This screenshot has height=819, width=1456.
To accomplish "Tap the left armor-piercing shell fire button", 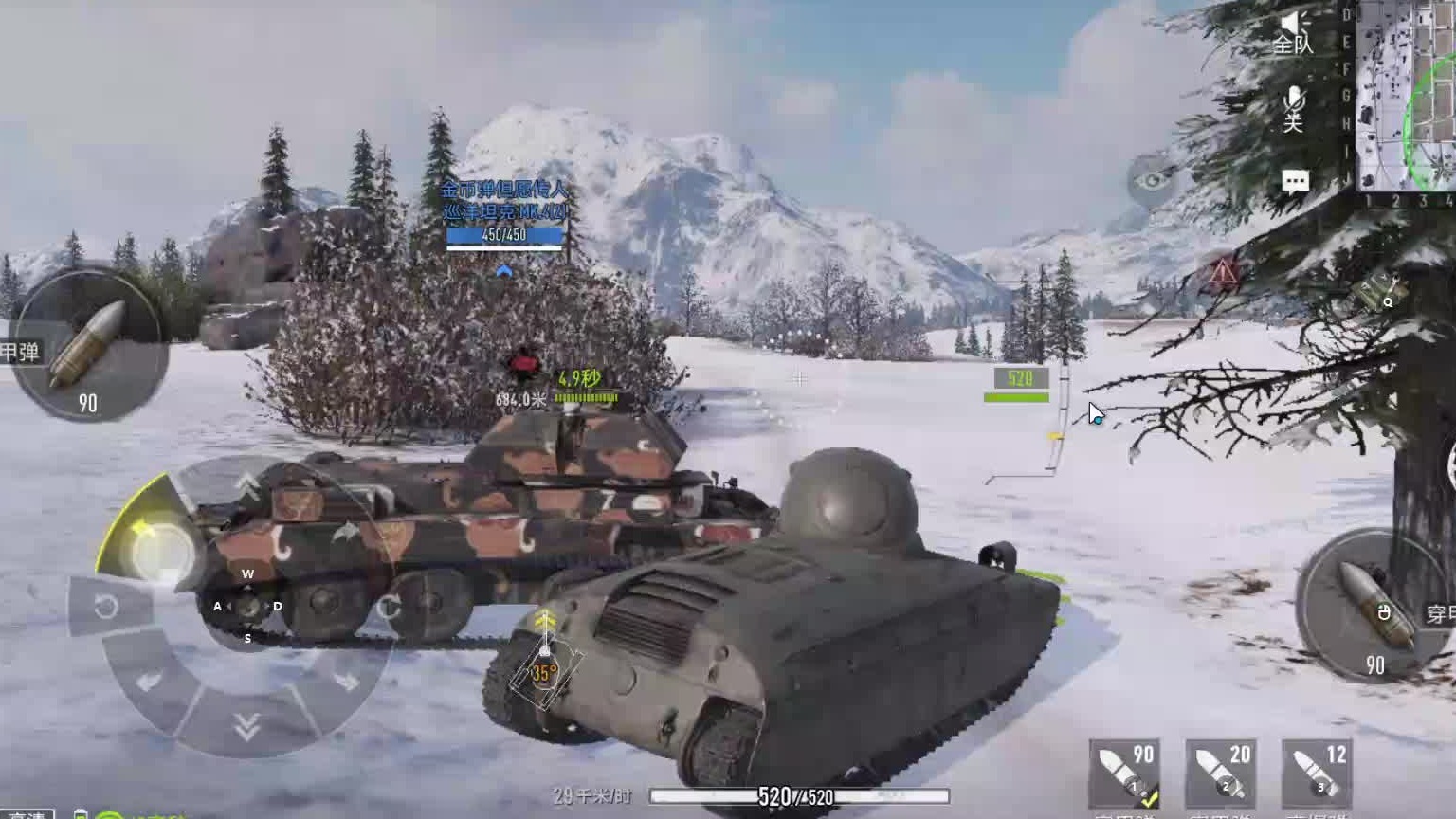I will click(88, 343).
